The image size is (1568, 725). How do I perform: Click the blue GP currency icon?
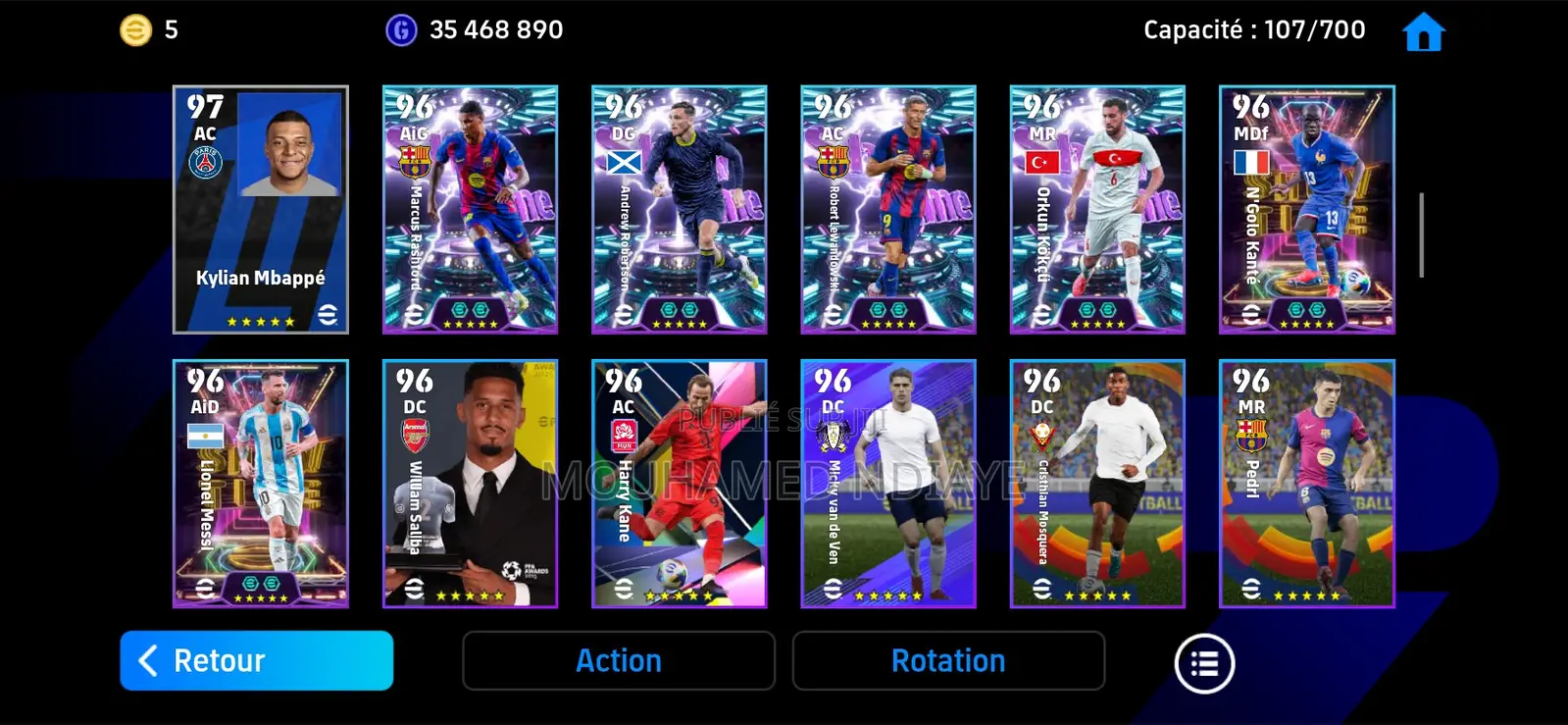pos(402,28)
